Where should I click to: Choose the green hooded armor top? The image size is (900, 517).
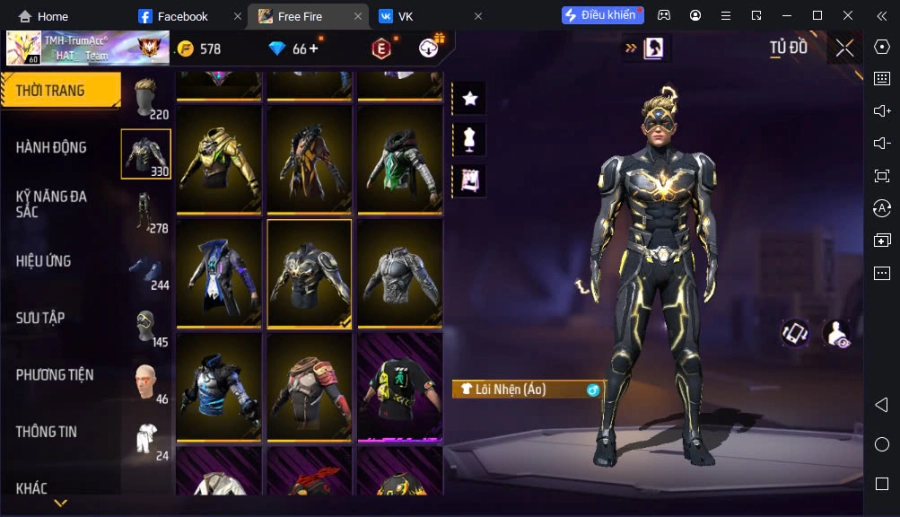pyautogui.click(x=399, y=158)
